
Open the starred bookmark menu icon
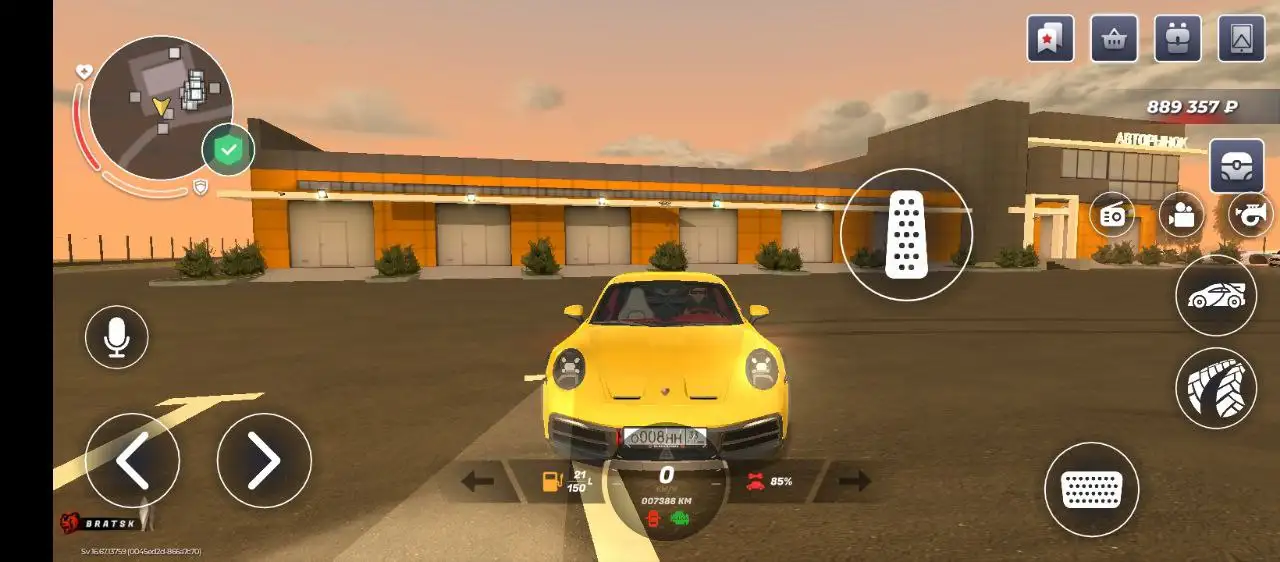(1050, 39)
